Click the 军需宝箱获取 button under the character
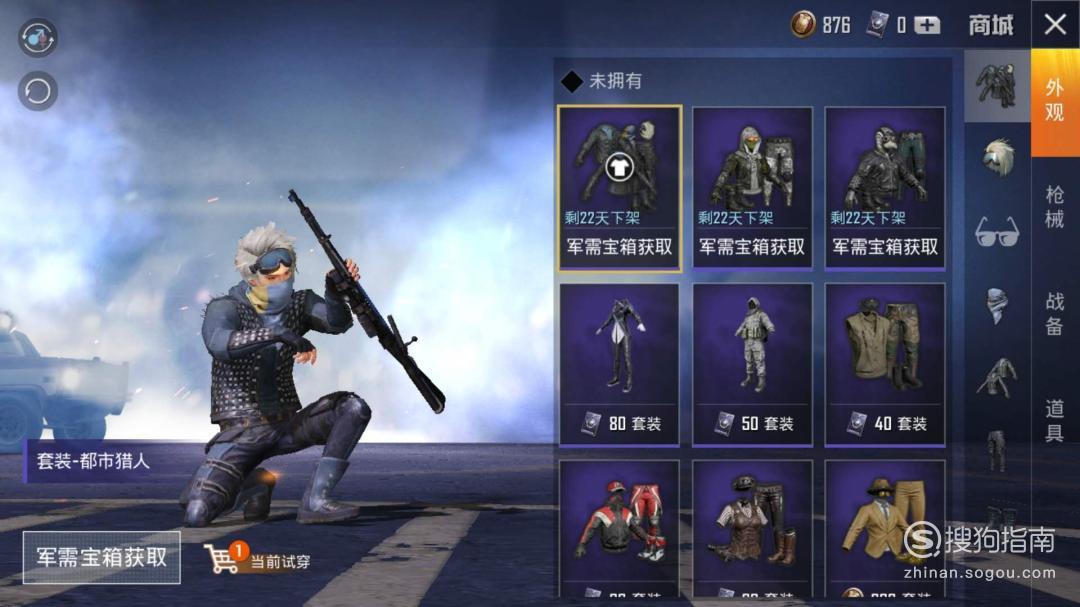The width and height of the screenshot is (1080, 607). tap(102, 557)
